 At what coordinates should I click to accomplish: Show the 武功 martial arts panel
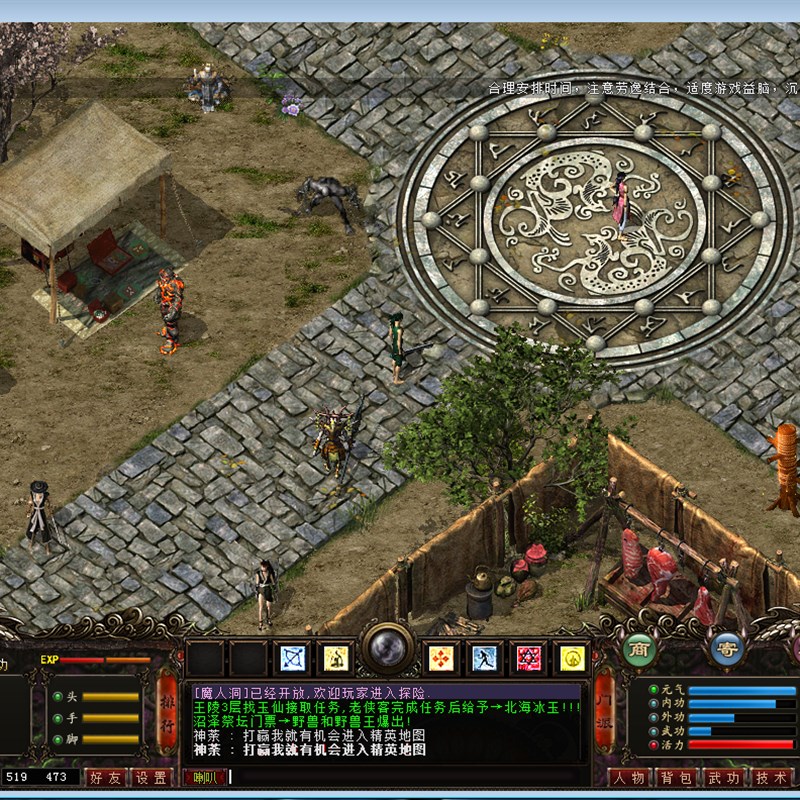click(x=722, y=778)
